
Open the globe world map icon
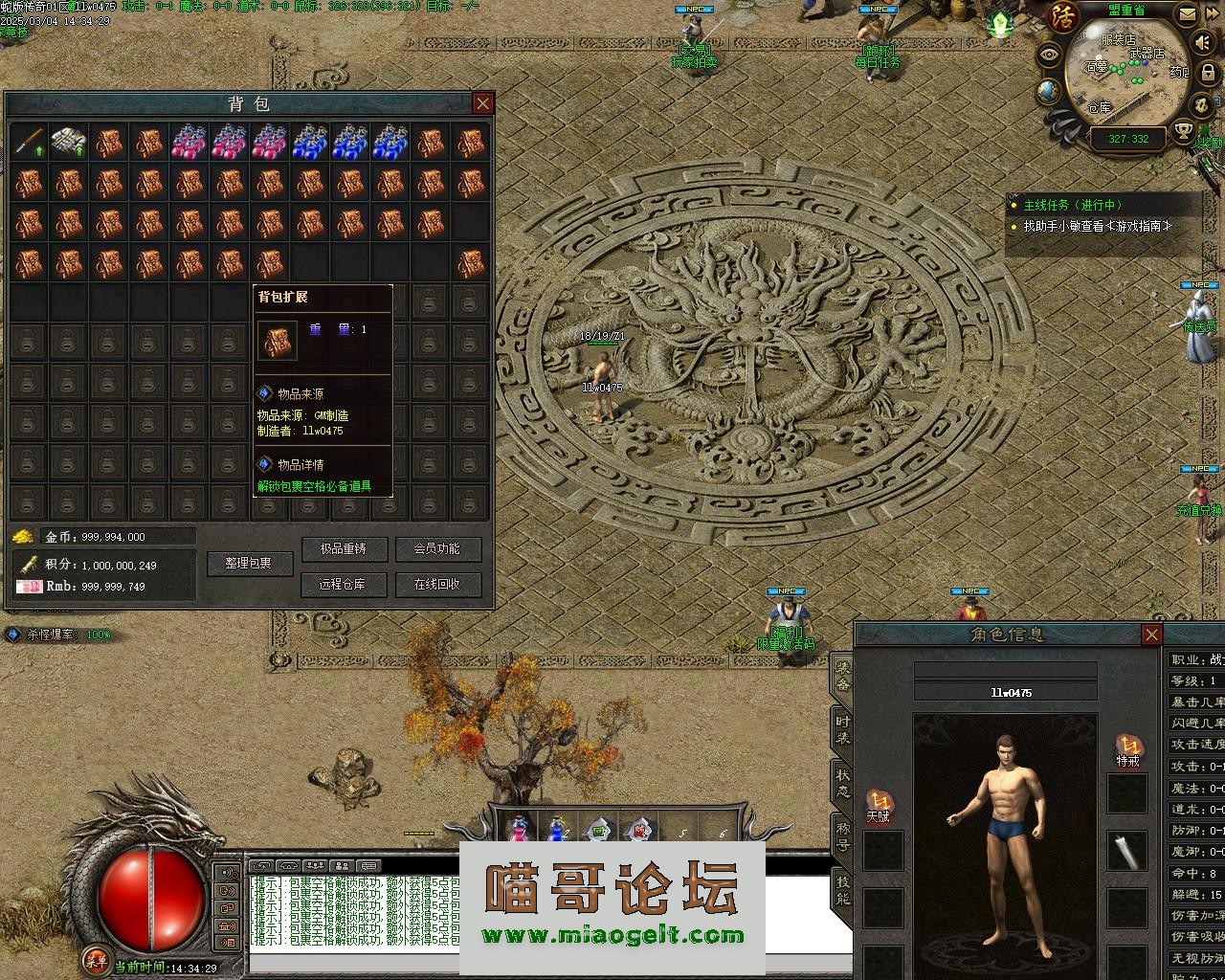coord(1050,91)
